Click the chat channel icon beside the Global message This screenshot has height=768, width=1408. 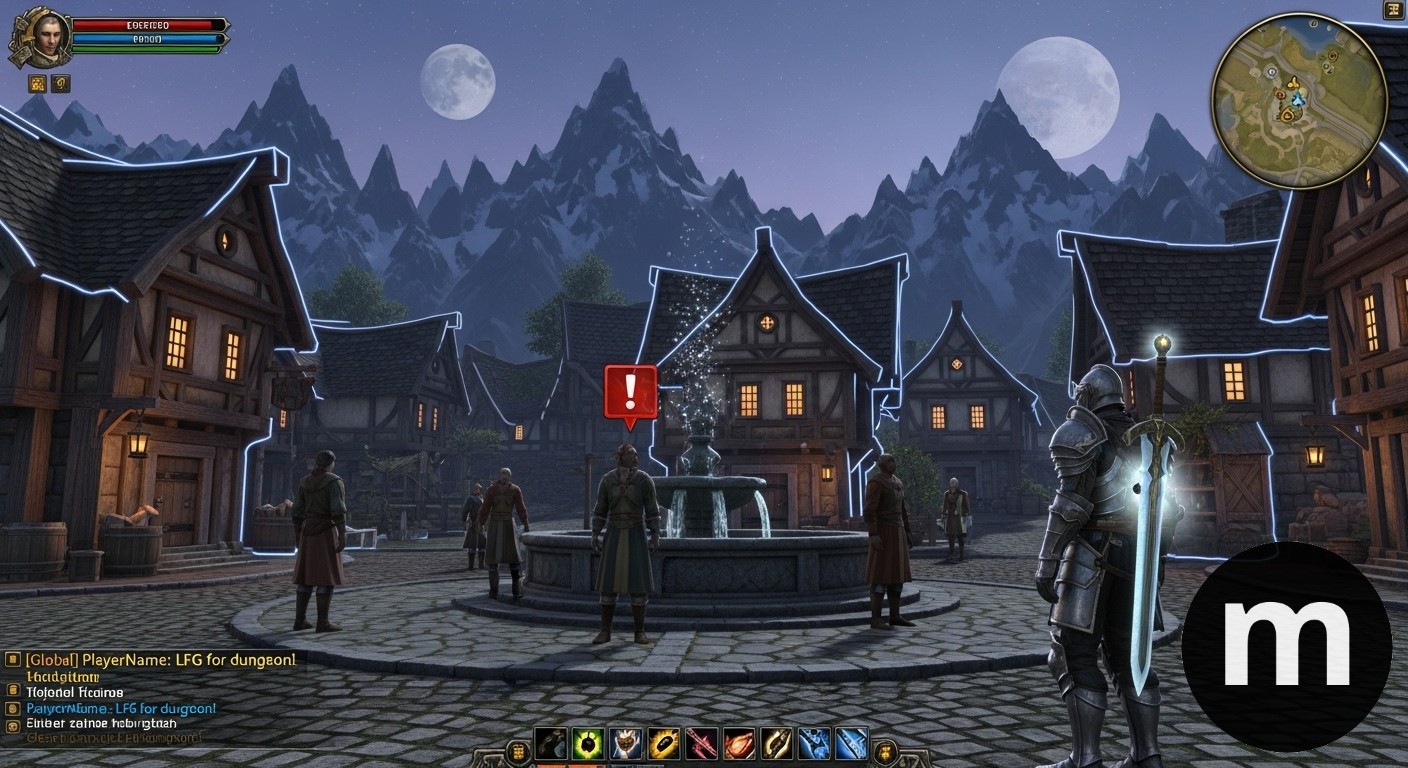point(11,658)
